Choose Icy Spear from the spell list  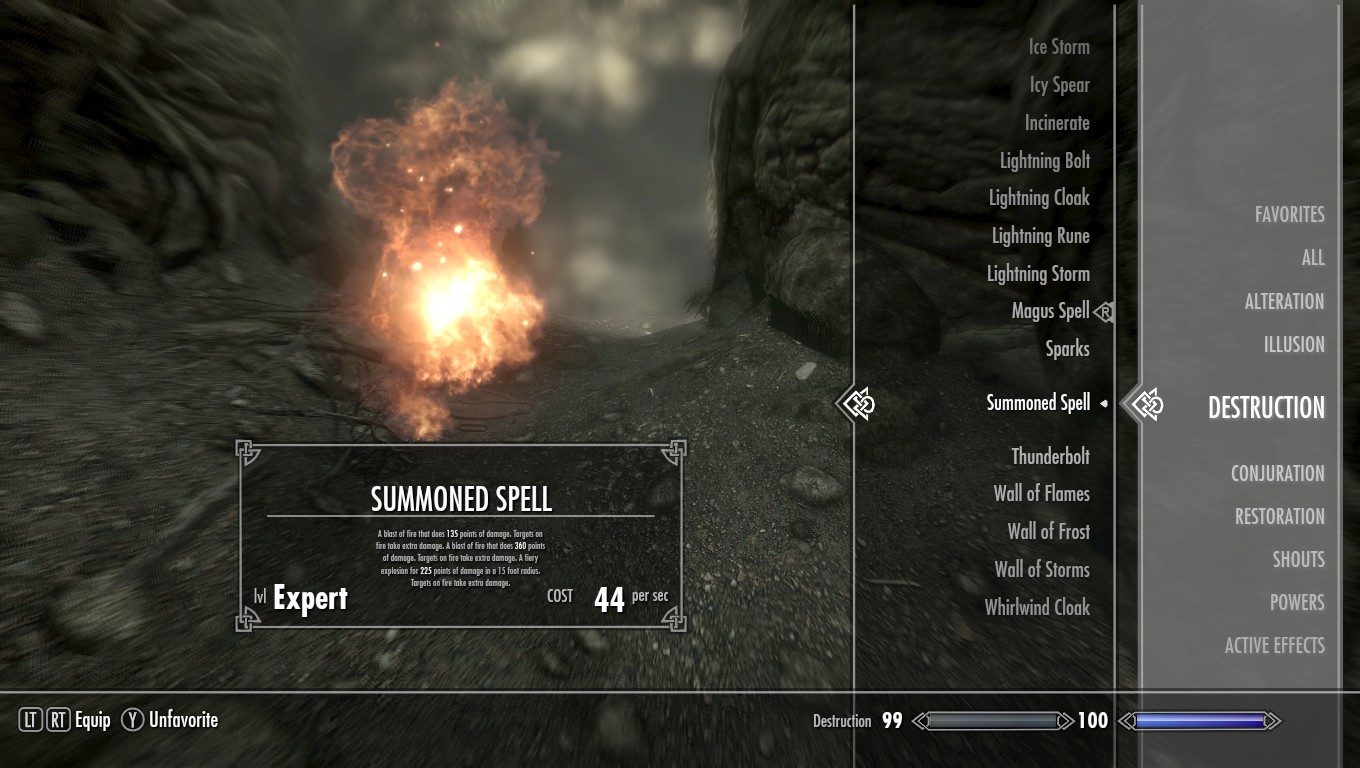coord(1059,85)
